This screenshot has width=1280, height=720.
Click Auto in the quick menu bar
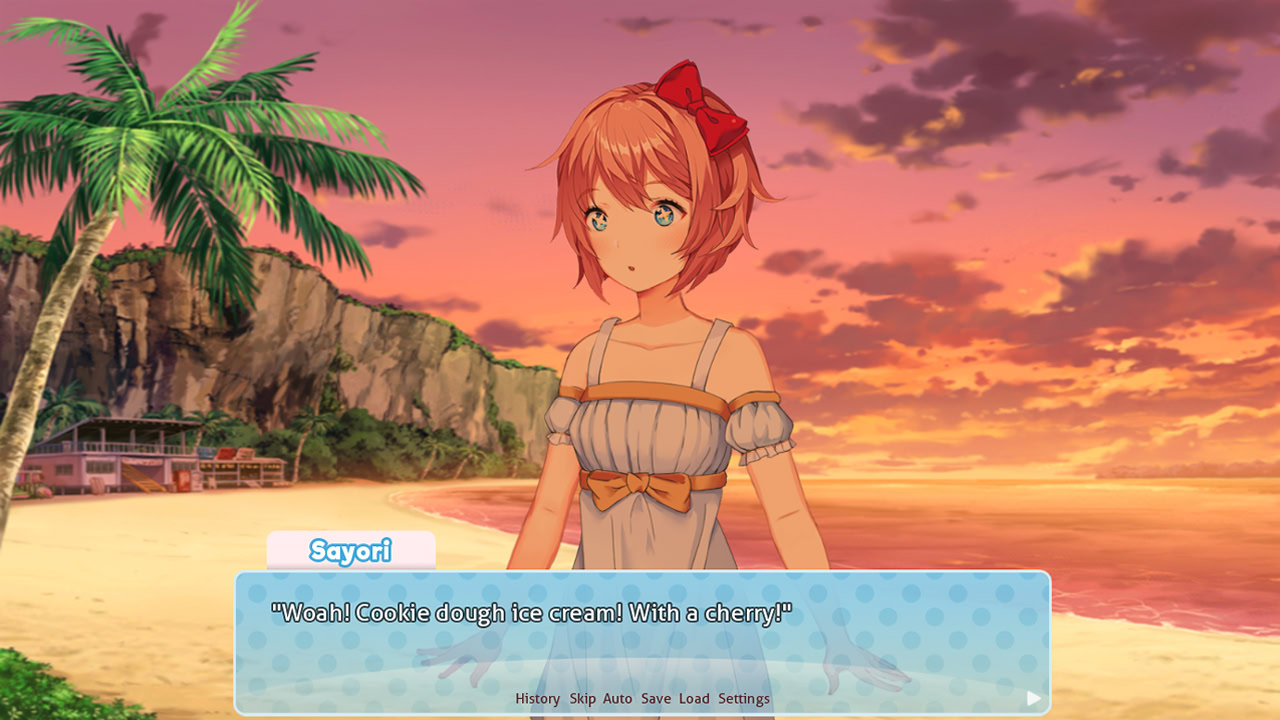617,699
